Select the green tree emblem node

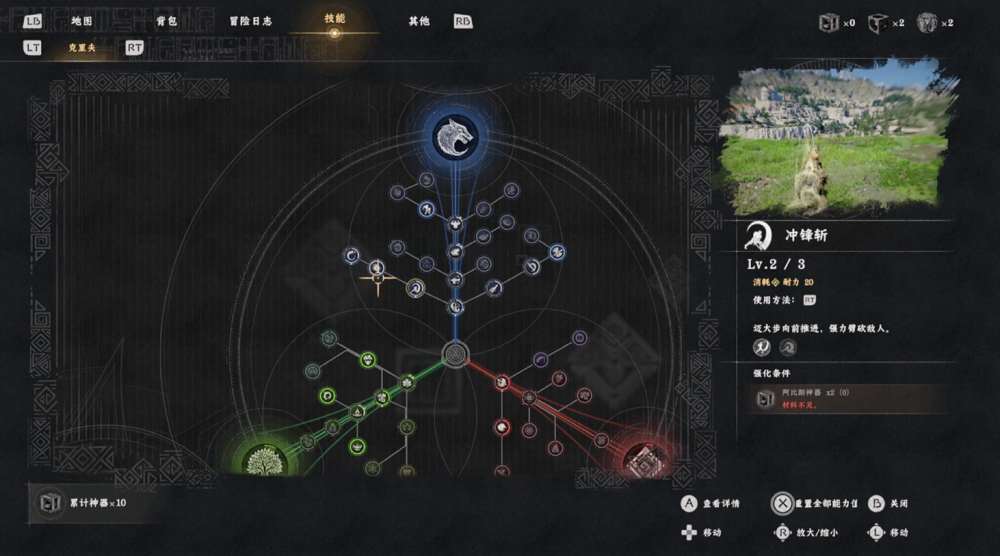(264, 461)
